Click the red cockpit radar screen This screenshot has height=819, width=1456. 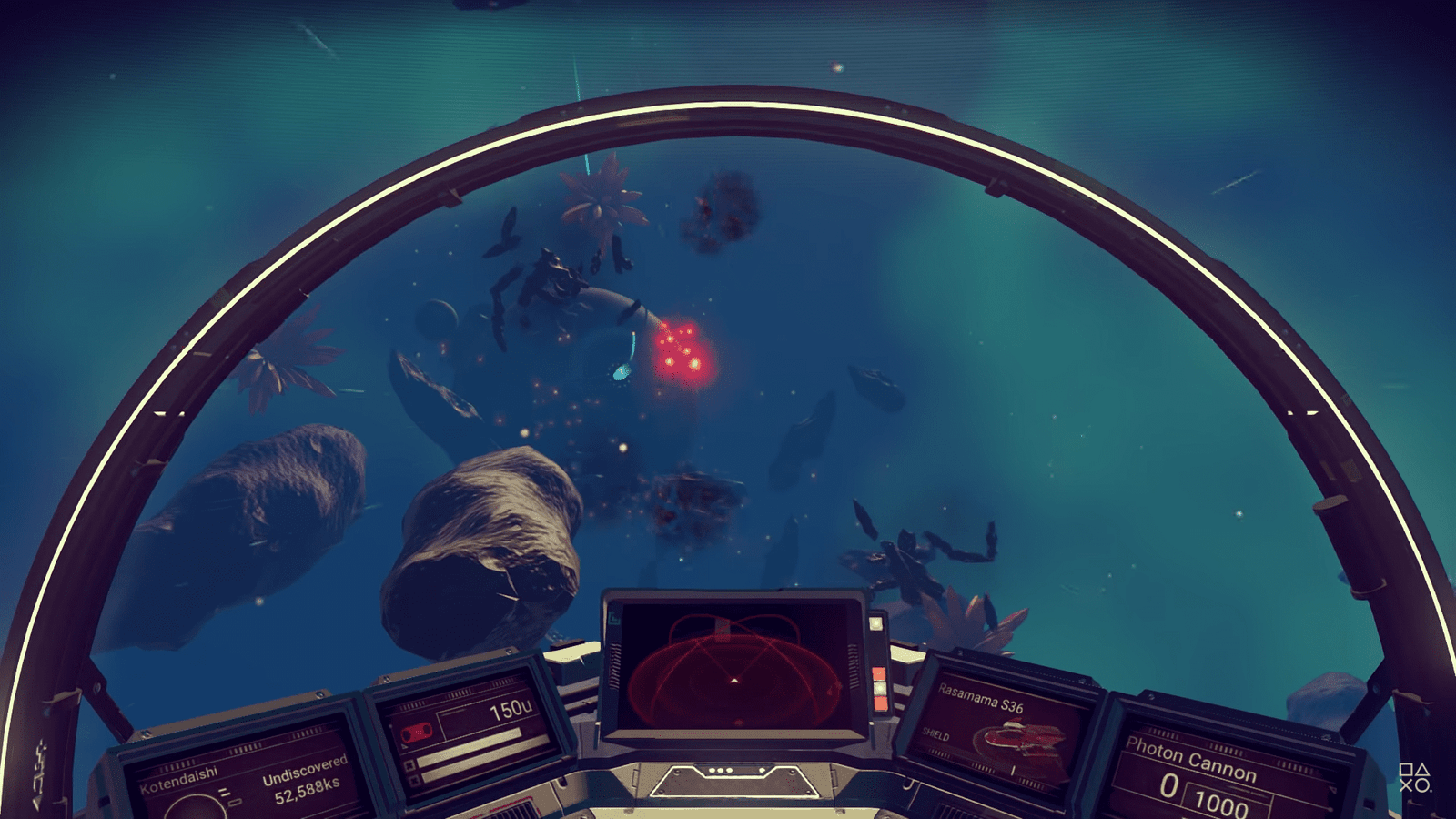(x=734, y=670)
